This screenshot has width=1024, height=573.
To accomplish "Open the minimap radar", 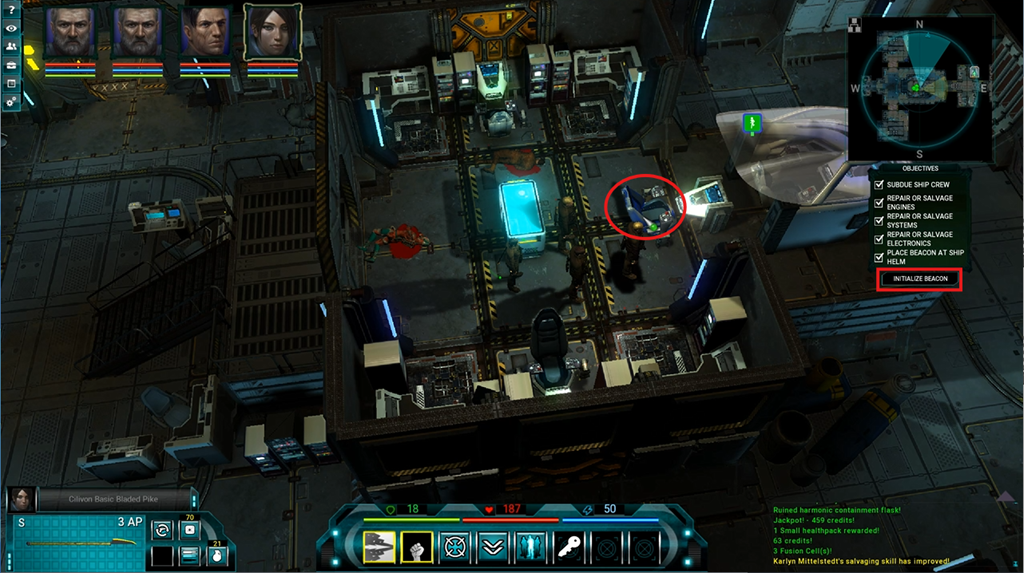I will click(920, 88).
